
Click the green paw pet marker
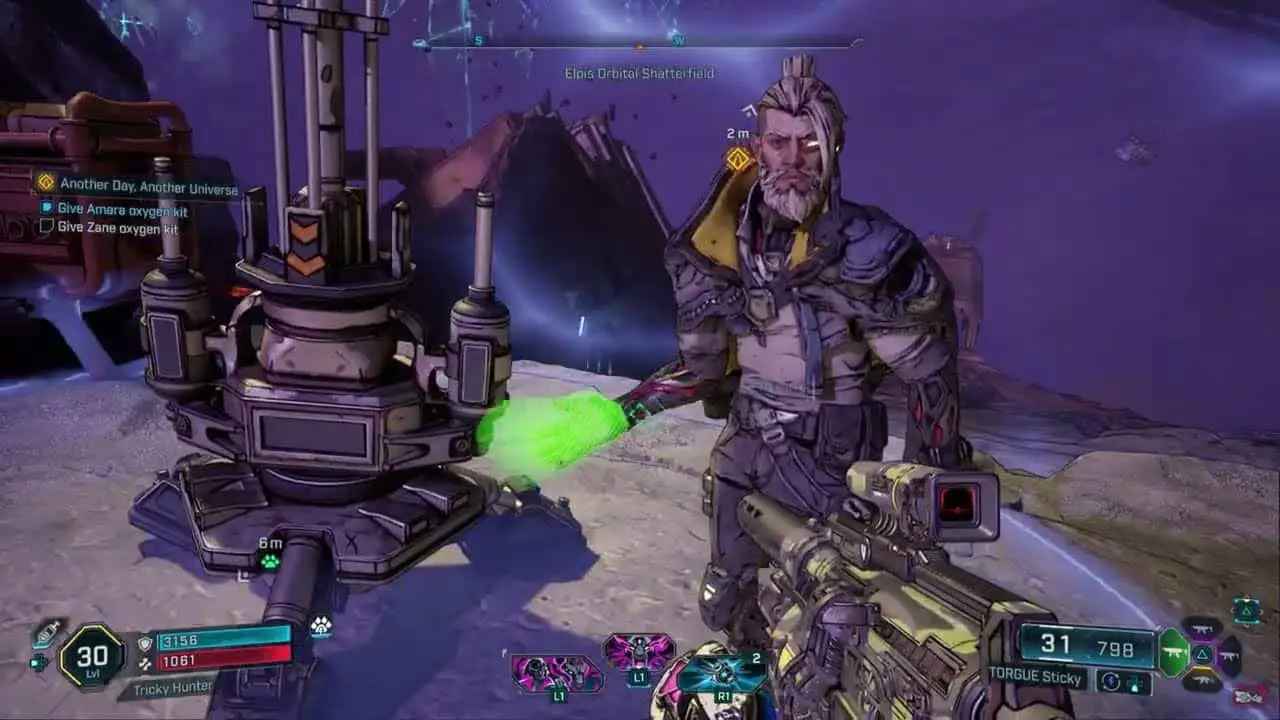tap(270, 561)
